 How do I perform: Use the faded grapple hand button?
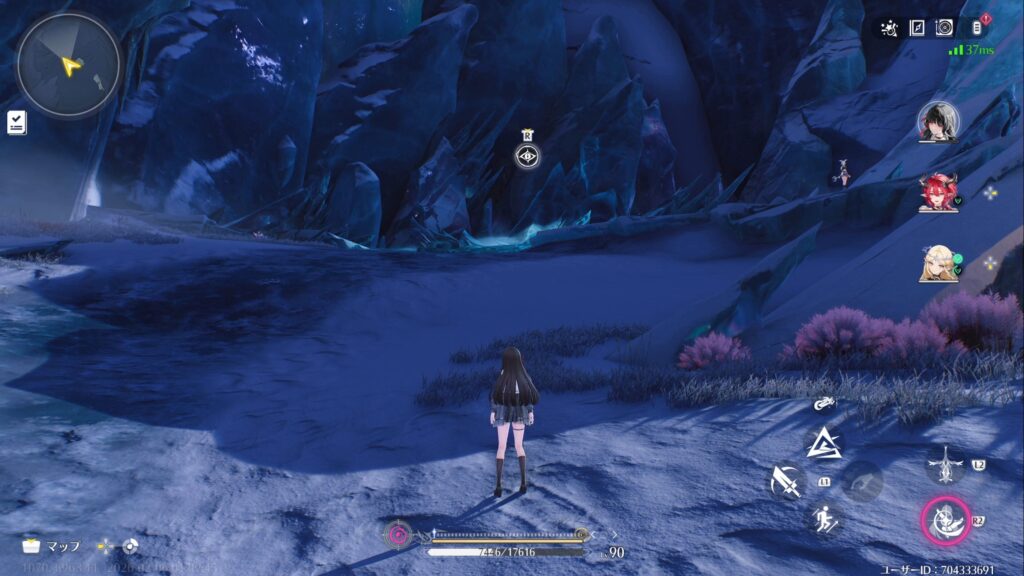coord(861,482)
